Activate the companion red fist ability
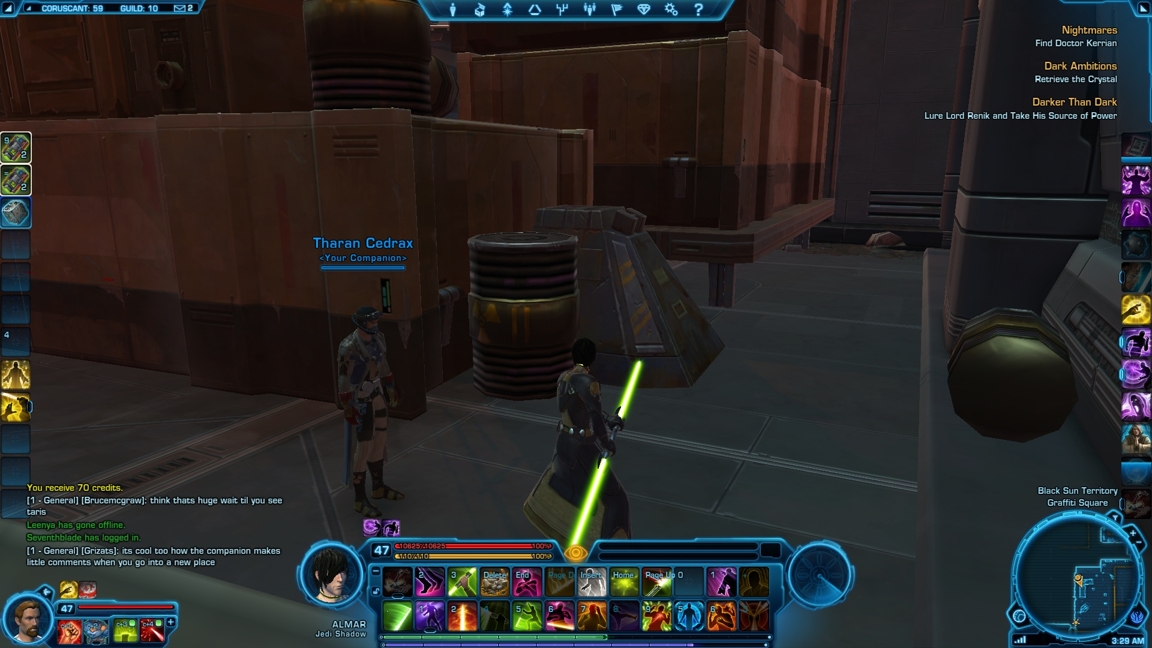The image size is (1152, 648). (x=70, y=631)
